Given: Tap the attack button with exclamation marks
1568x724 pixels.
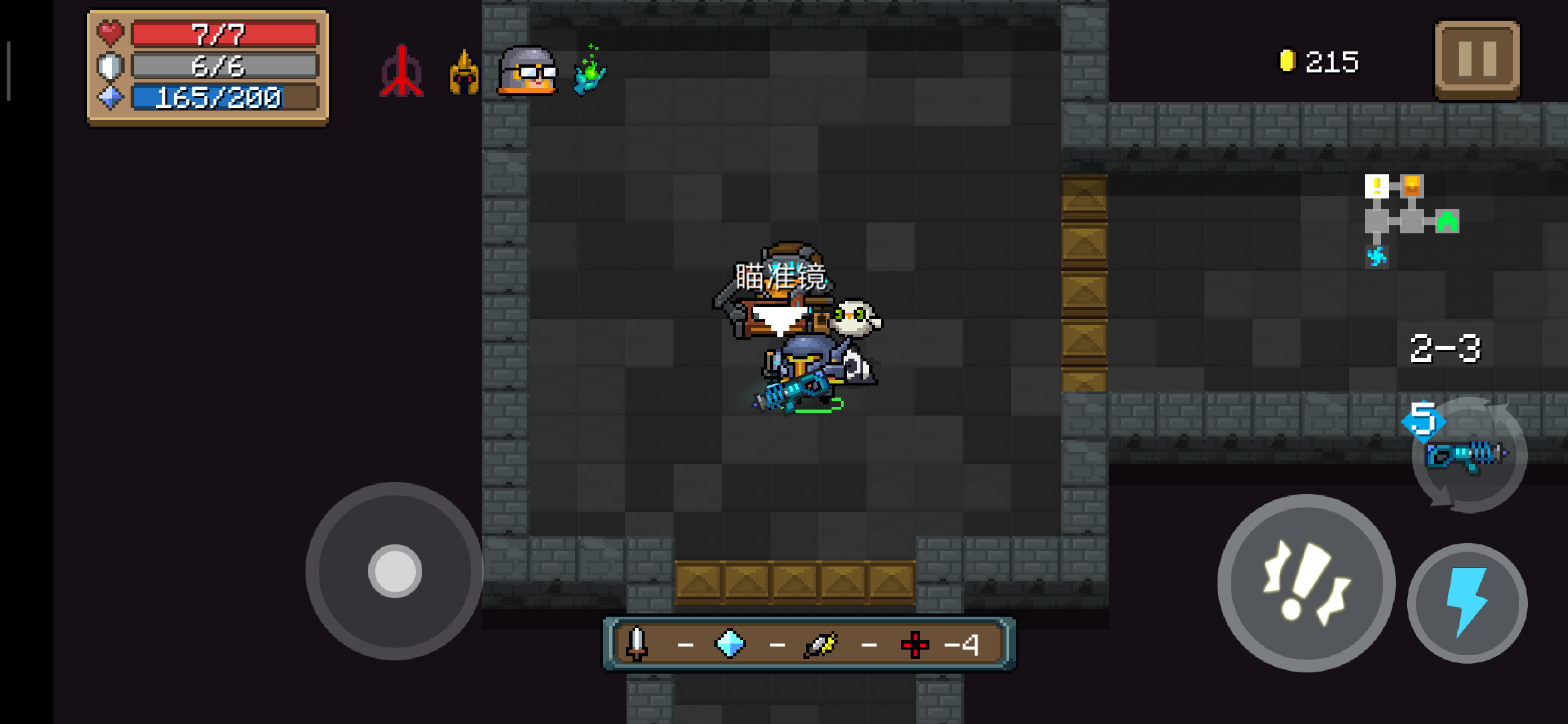Looking at the screenshot, I should coord(1305,583).
